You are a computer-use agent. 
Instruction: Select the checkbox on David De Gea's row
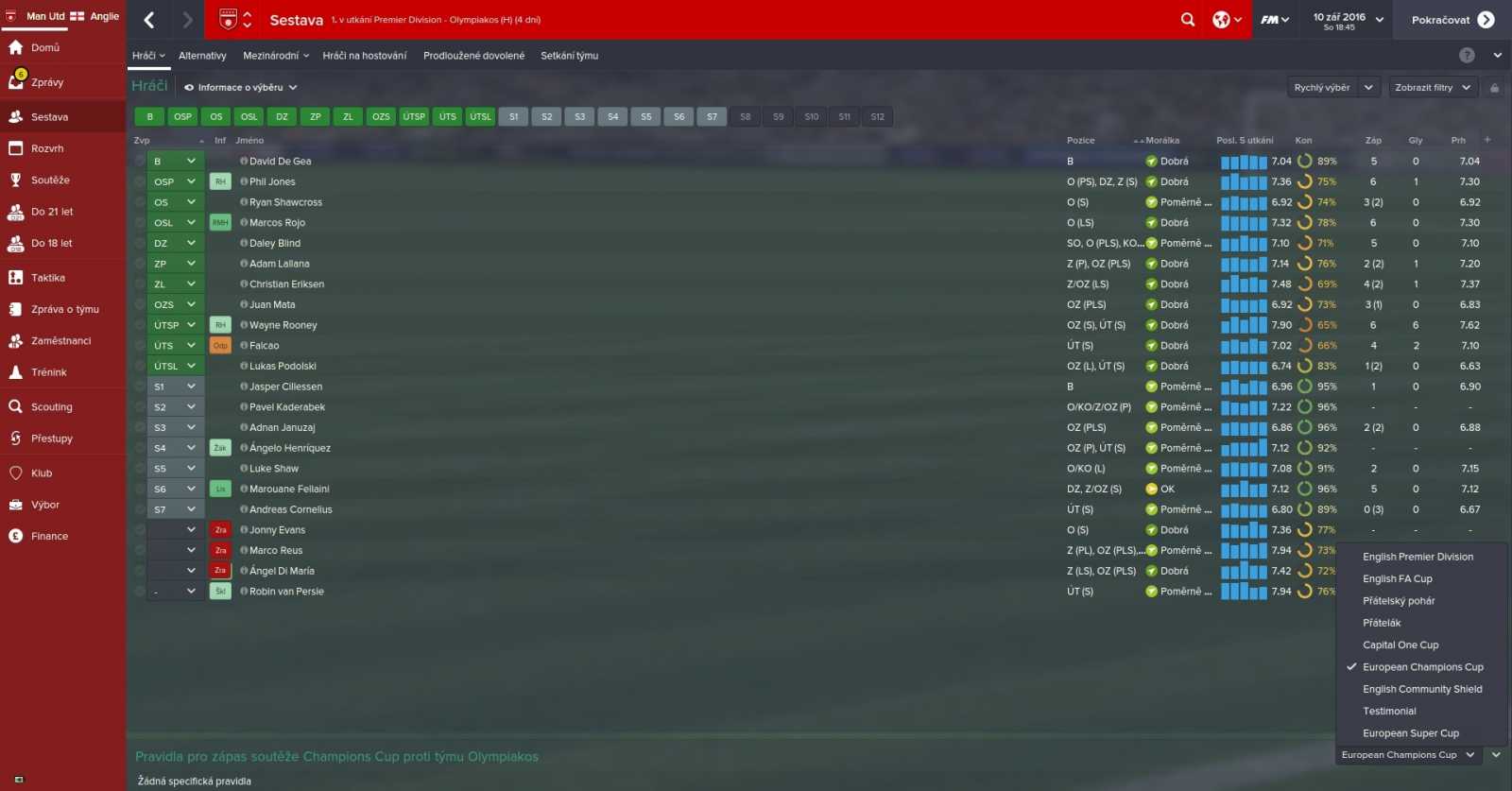coord(139,161)
